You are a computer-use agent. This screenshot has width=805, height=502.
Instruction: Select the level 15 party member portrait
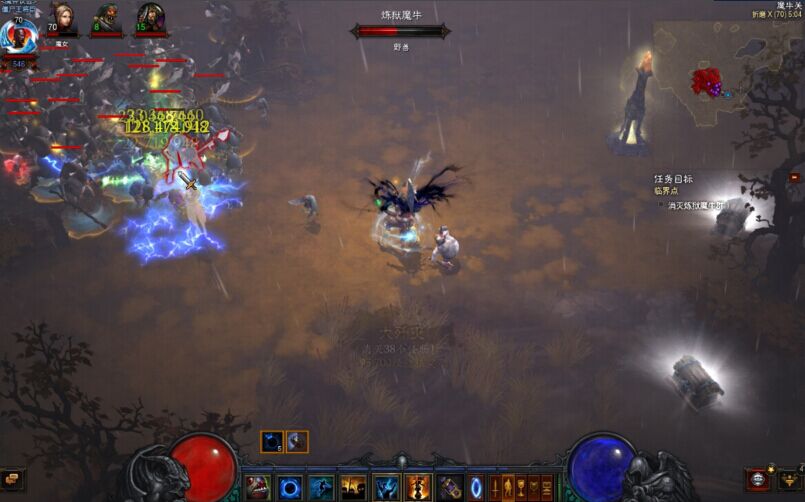pos(150,18)
